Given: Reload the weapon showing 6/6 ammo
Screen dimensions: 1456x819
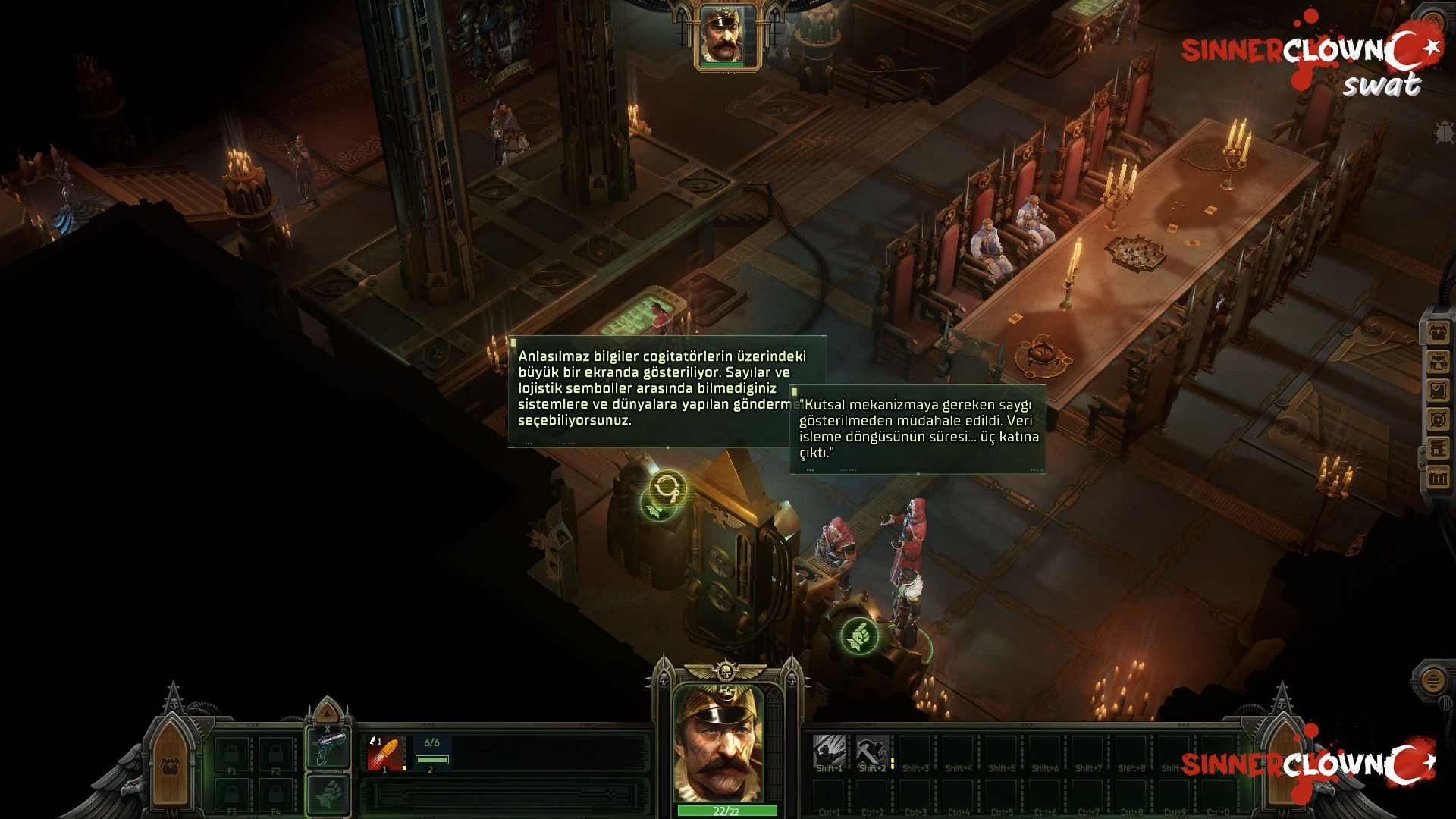Looking at the screenshot, I should (x=431, y=753).
